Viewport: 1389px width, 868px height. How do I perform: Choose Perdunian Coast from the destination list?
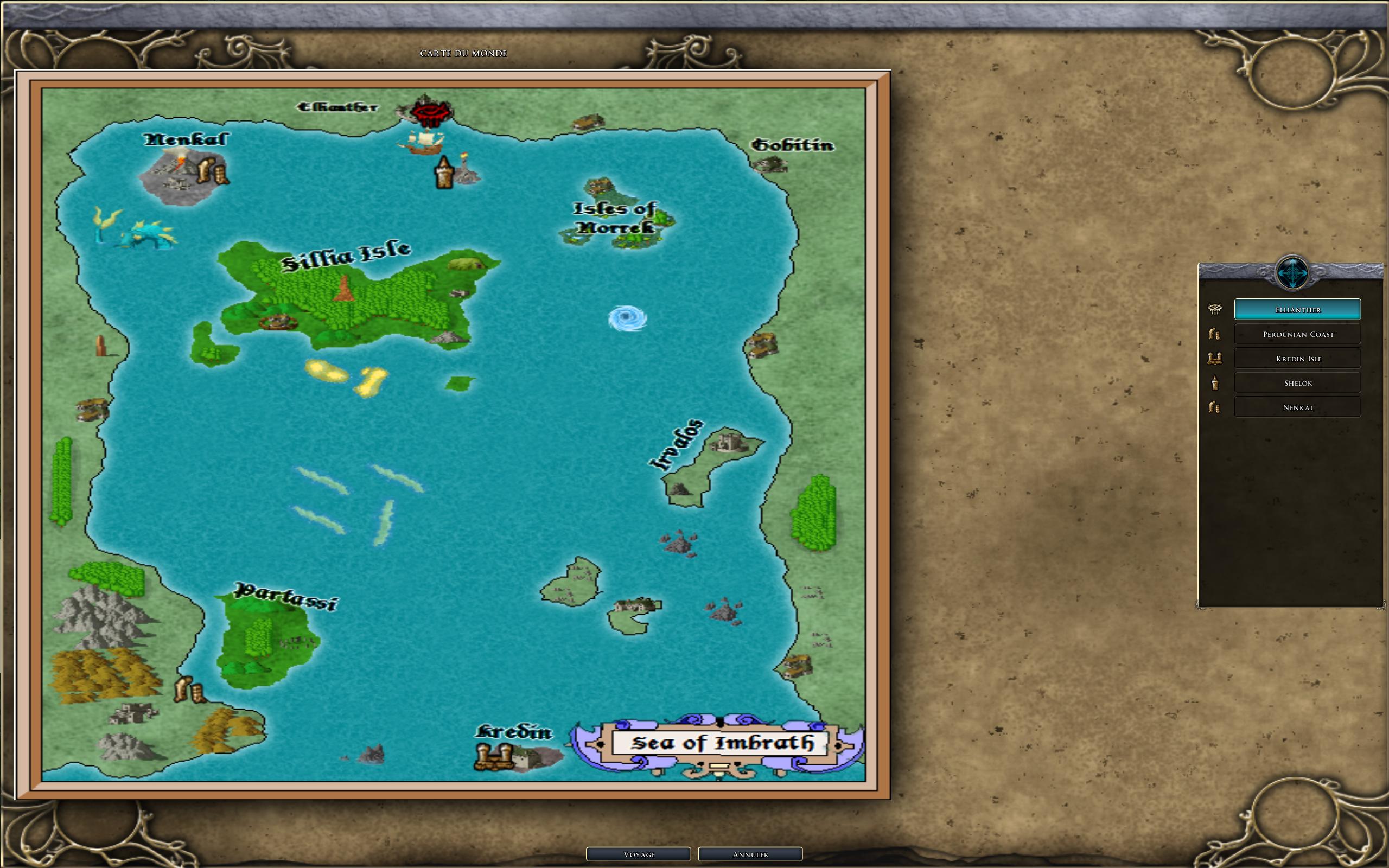click(1297, 334)
